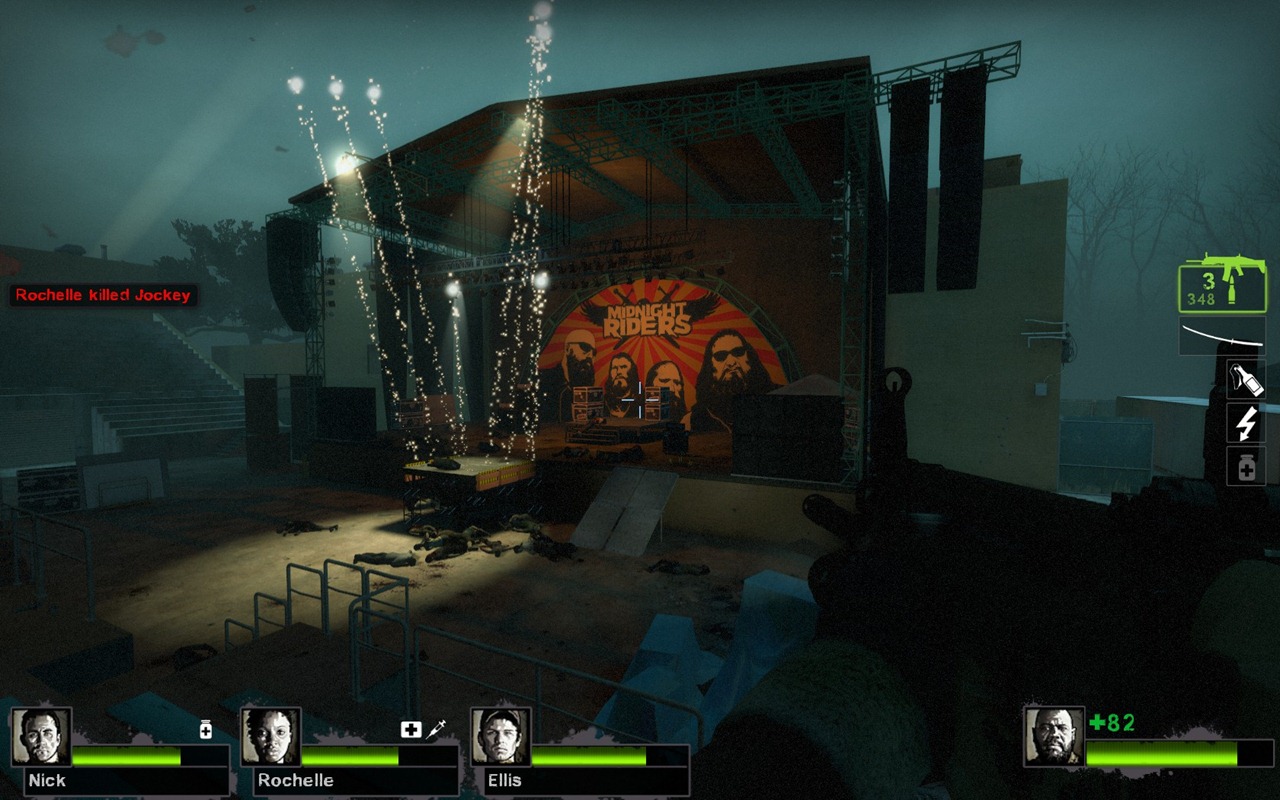Click Nick's pain pills item icon
Screen dimensions: 1280x800
click(206, 730)
